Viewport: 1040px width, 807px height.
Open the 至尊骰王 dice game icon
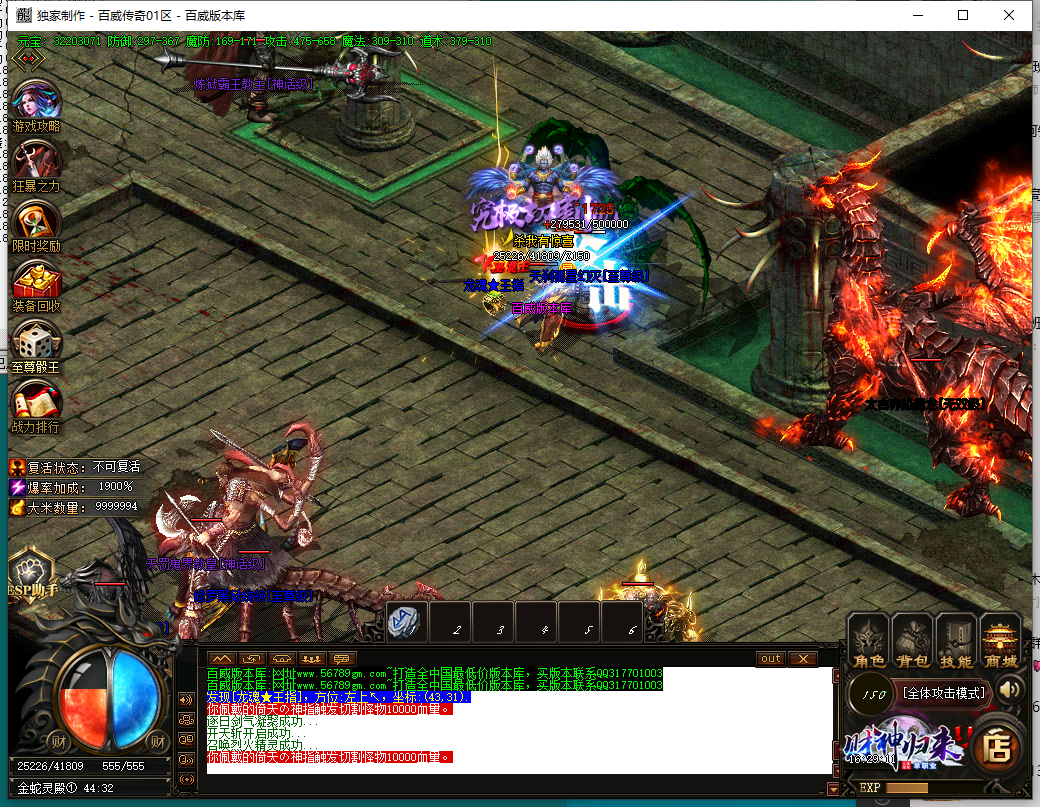click(37, 344)
